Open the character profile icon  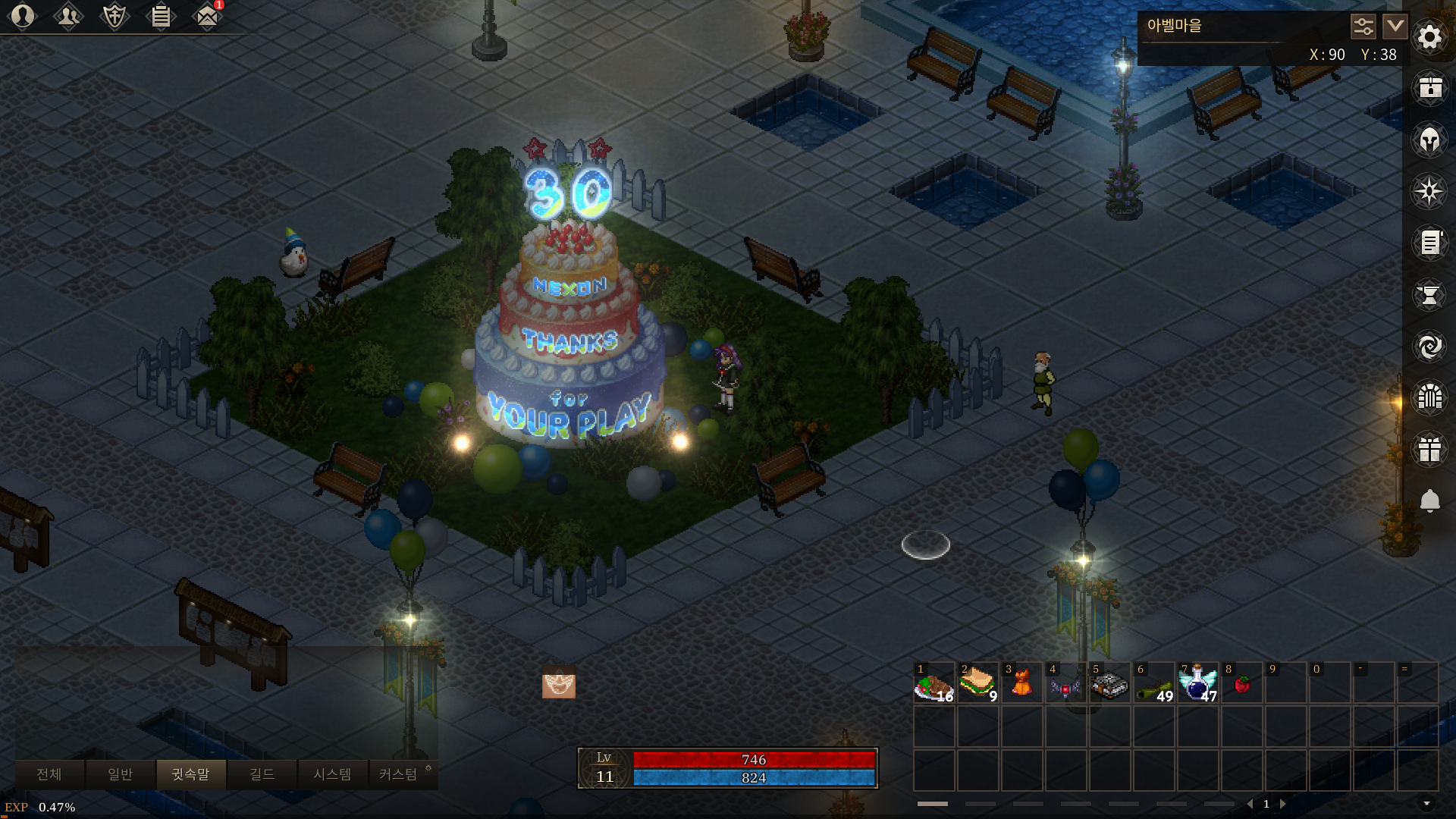(x=23, y=16)
